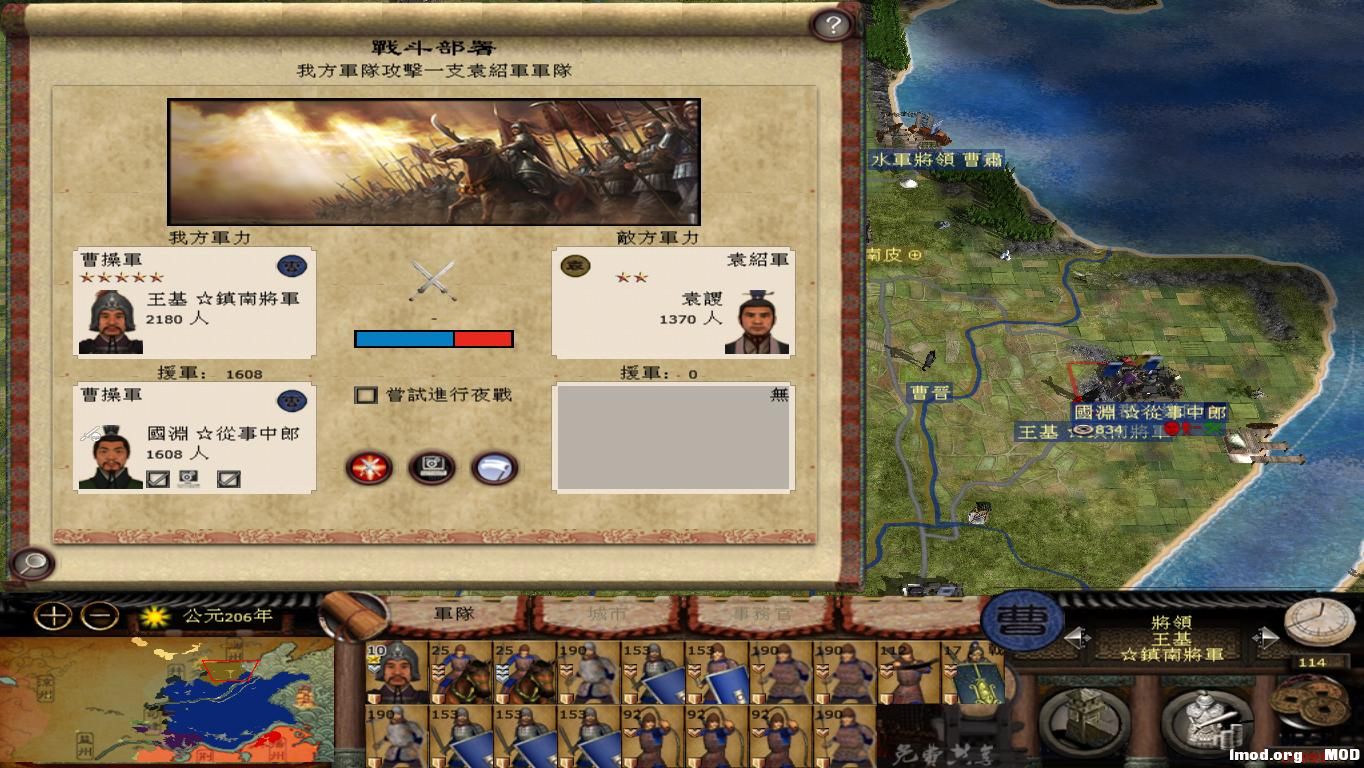Click the red crossed-swords fight battle icon
The image size is (1364, 768).
coord(370,467)
